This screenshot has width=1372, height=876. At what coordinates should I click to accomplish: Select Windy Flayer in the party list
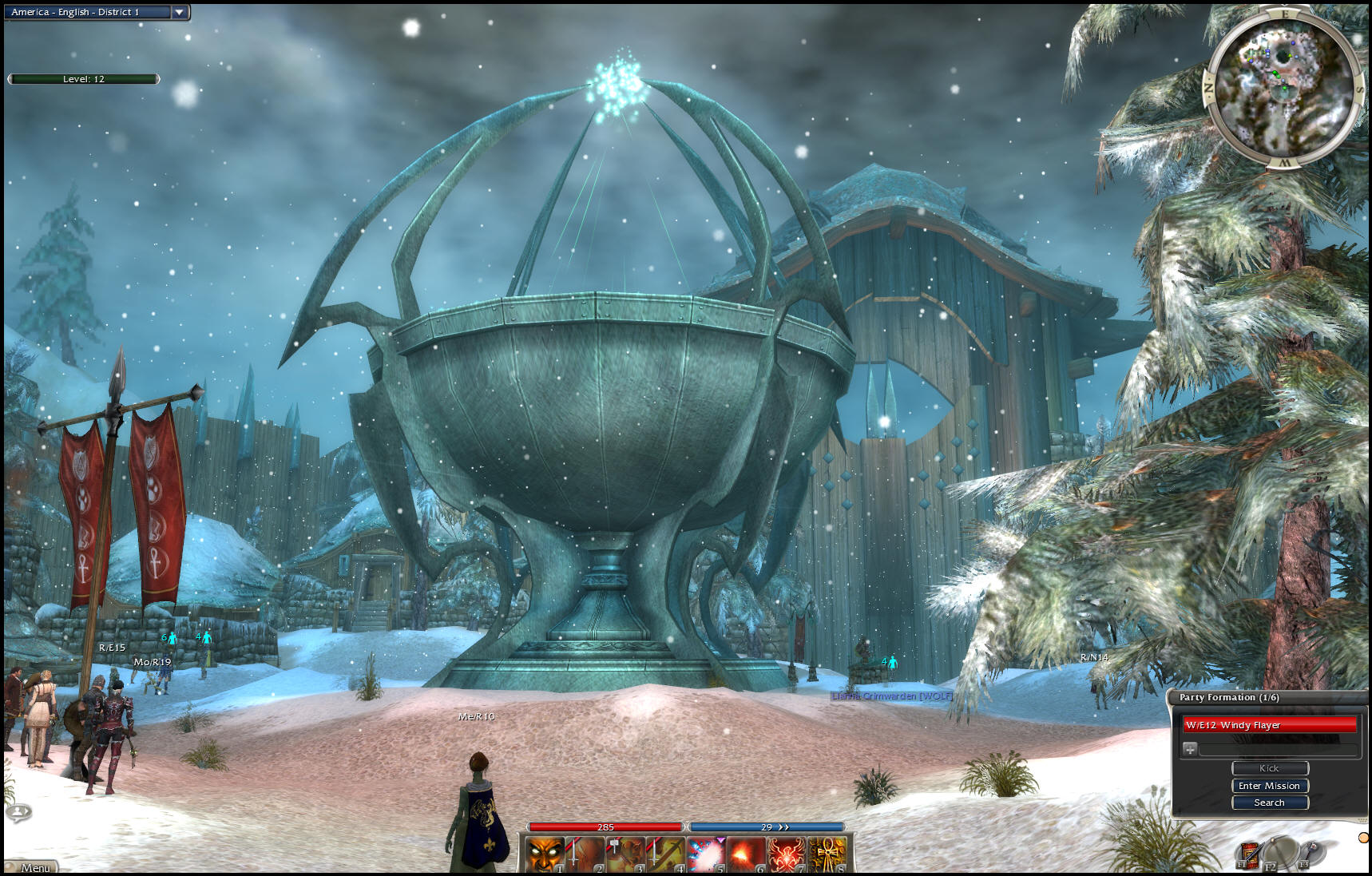point(1269,725)
